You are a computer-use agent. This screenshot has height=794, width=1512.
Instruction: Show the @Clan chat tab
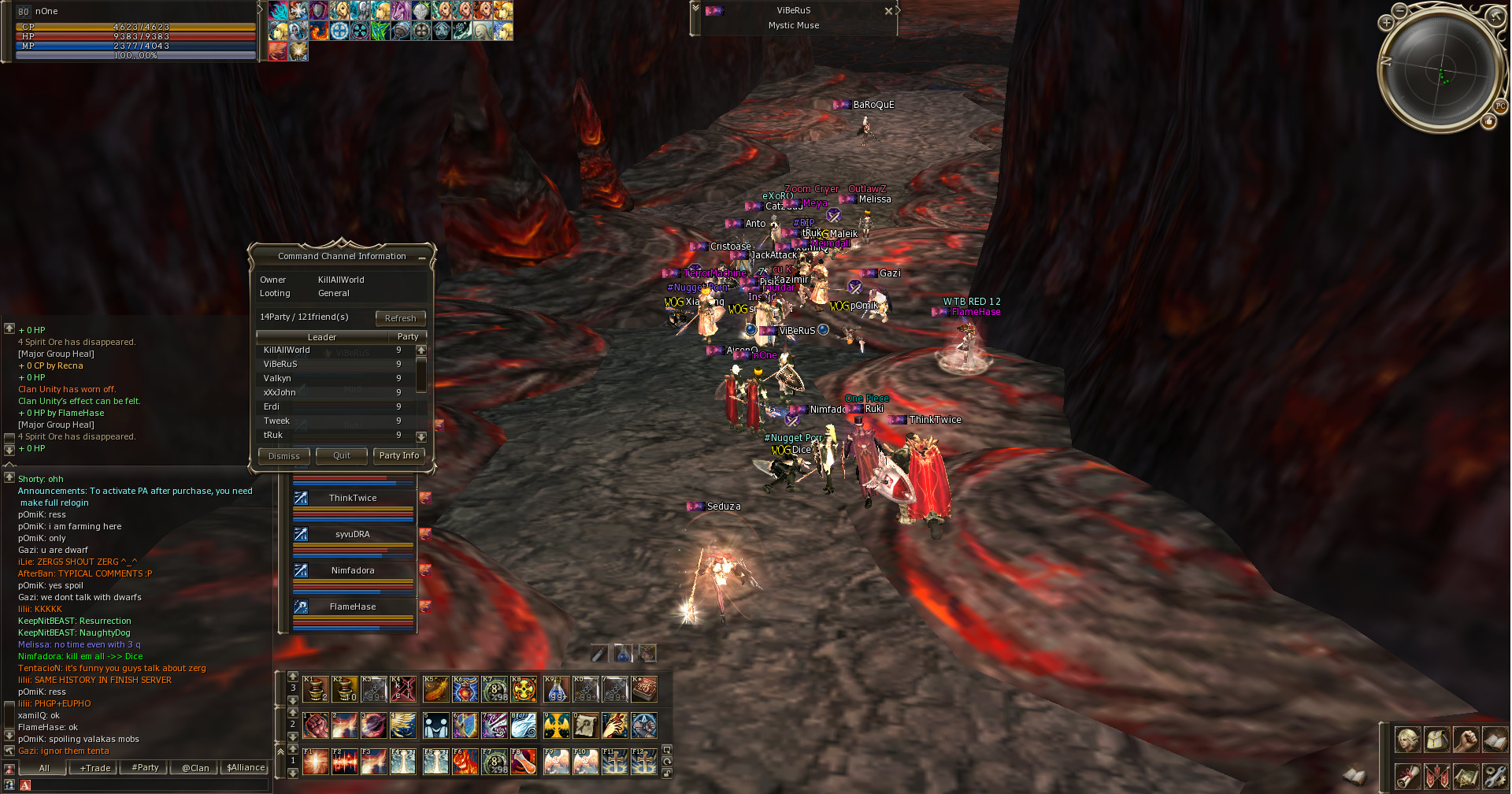click(x=195, y=768)
